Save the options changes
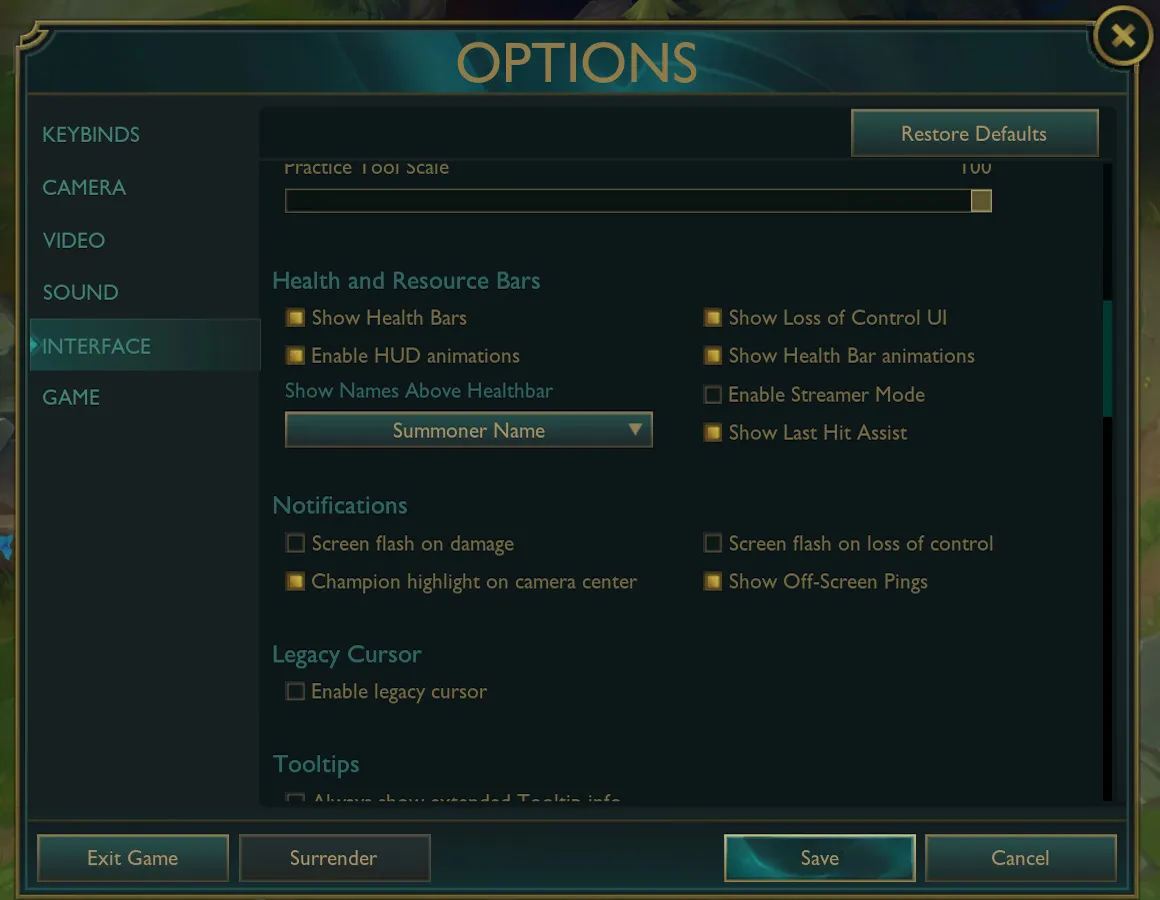Image resolution: width=1160 pixels, height=900 pixels. pos(819,858)
